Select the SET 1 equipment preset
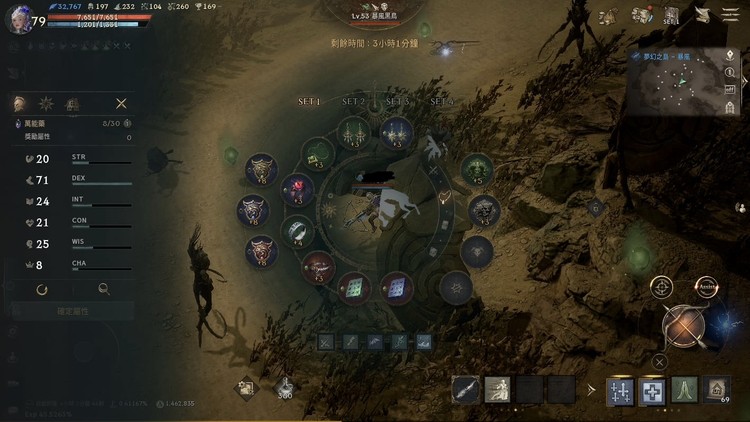This screenshot has height=422, width=750. pyautogui.click(x=309, y=102)
